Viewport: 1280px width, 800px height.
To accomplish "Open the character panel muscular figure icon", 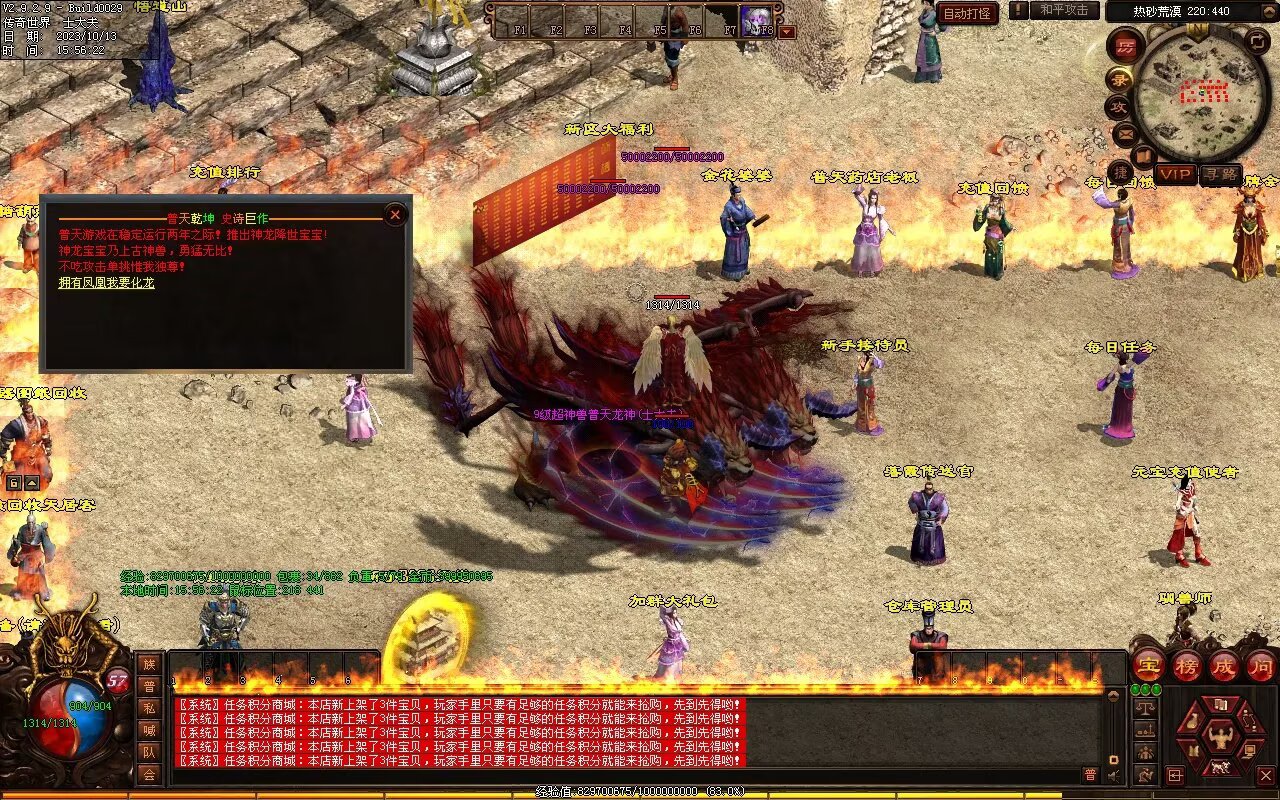I will pyautogui.click(x=1220, y=738).
